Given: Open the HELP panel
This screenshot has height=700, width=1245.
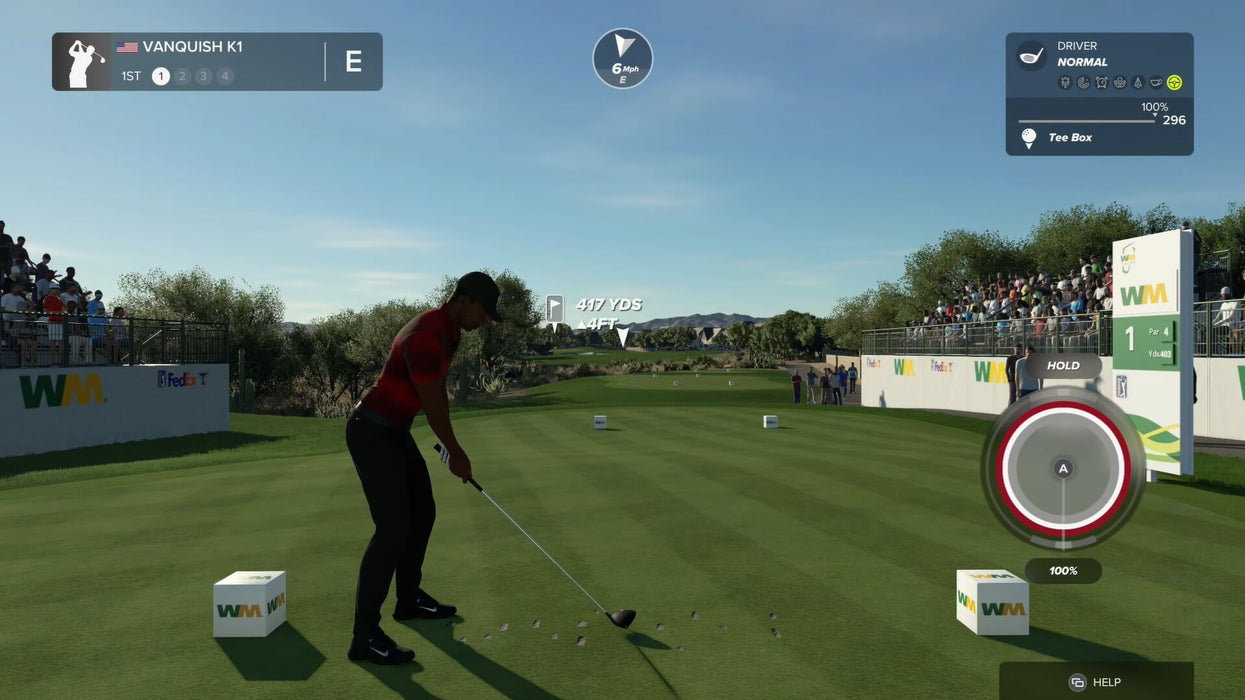Looking at the screenshot, I should click(1096, 681).
